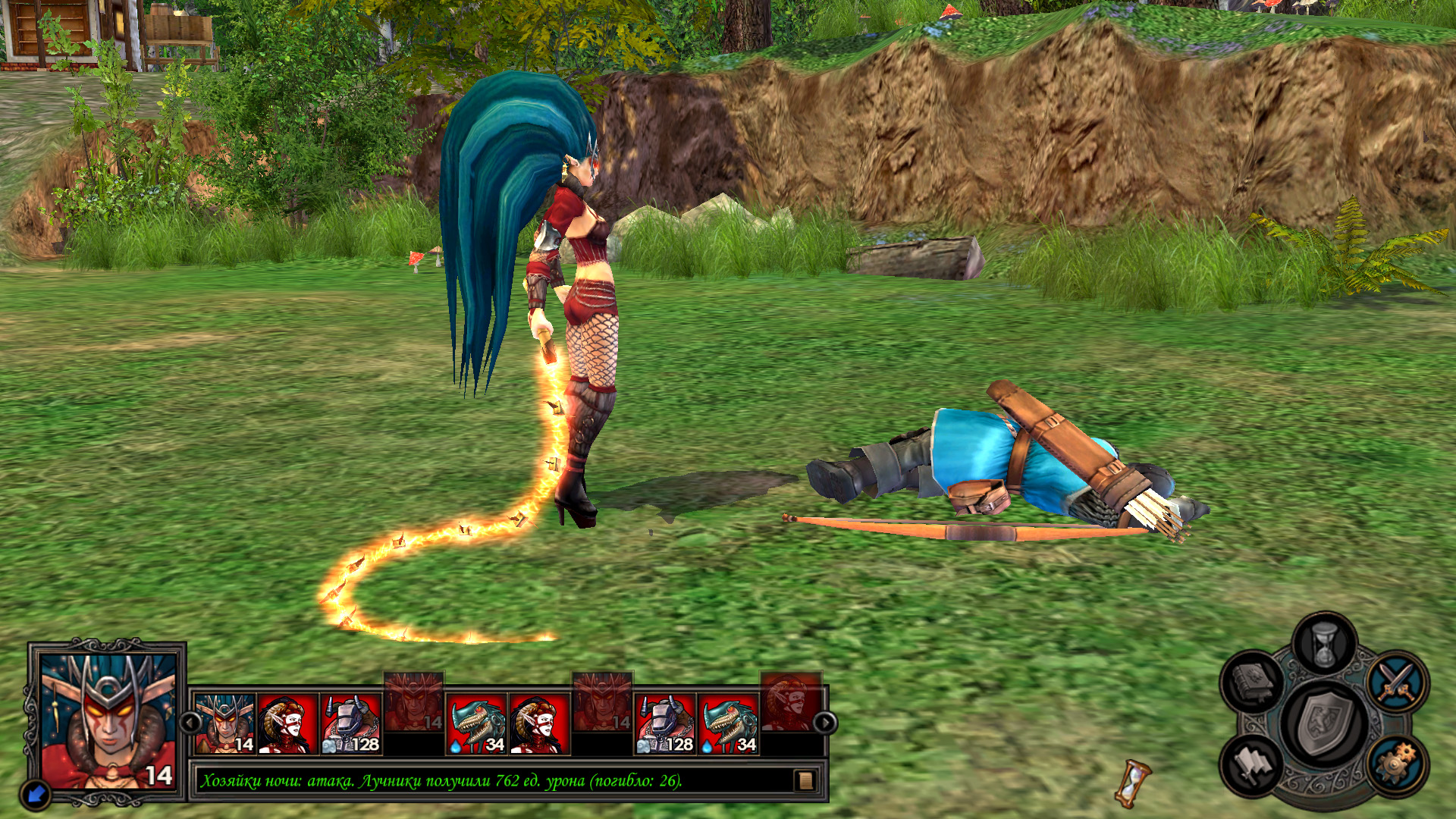Open the spellbook
The image size is (1456, 819).
pos(1253,679)
